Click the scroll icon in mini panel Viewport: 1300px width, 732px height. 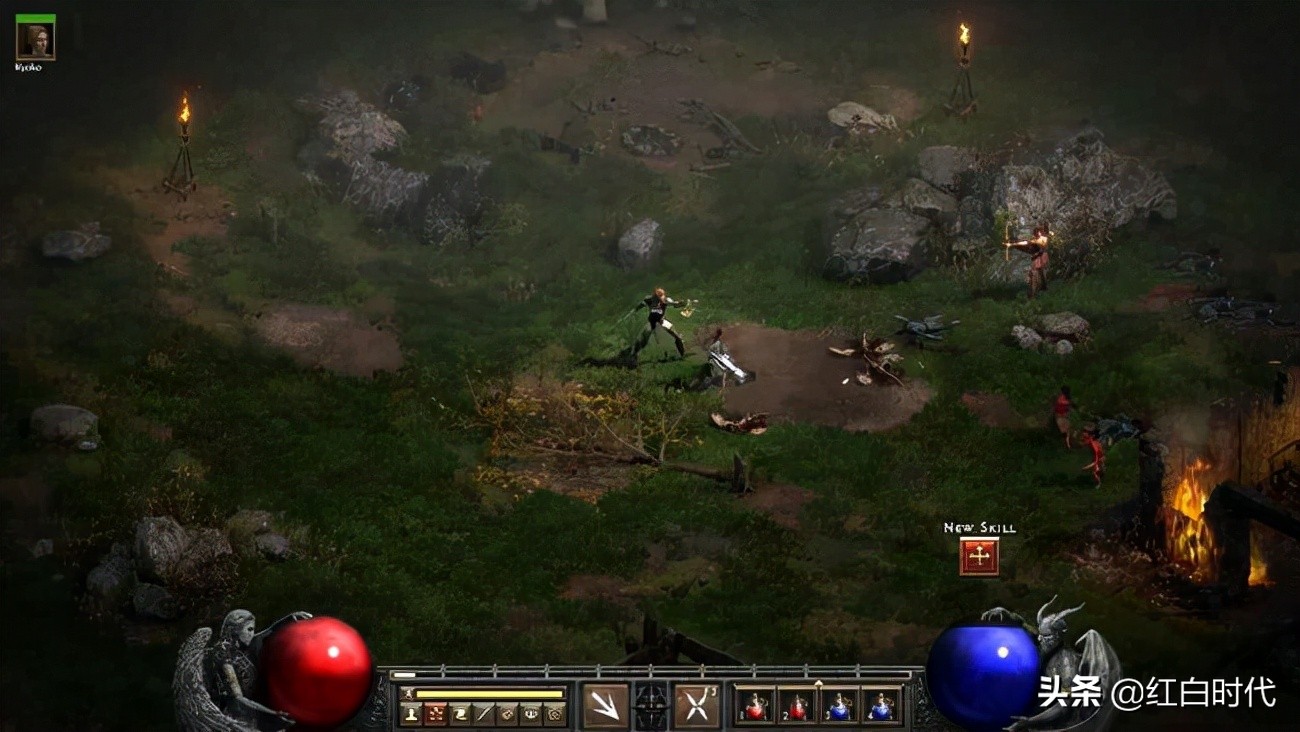(x=460, y=714)
